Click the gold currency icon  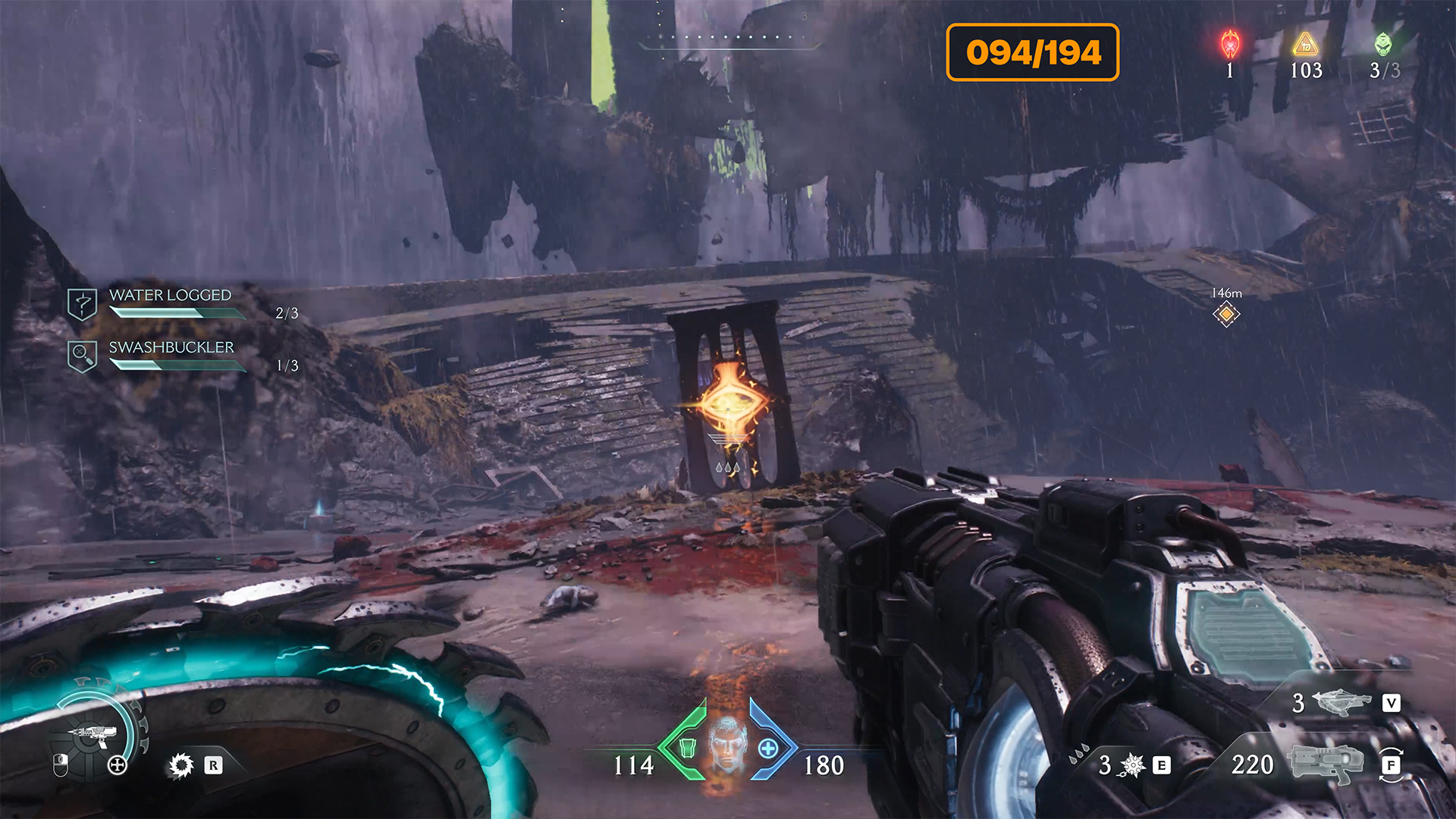[x=1305, y=45]
